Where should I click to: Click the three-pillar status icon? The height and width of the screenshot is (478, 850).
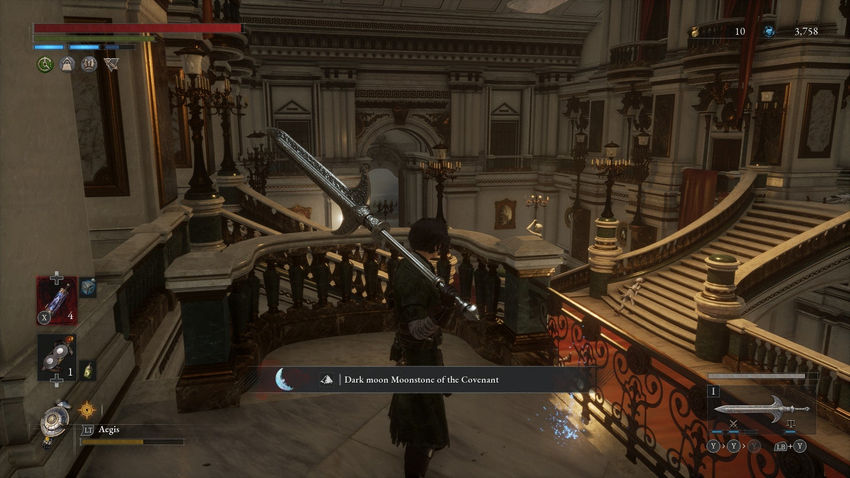pyautogui.click(x=89, y=64)
